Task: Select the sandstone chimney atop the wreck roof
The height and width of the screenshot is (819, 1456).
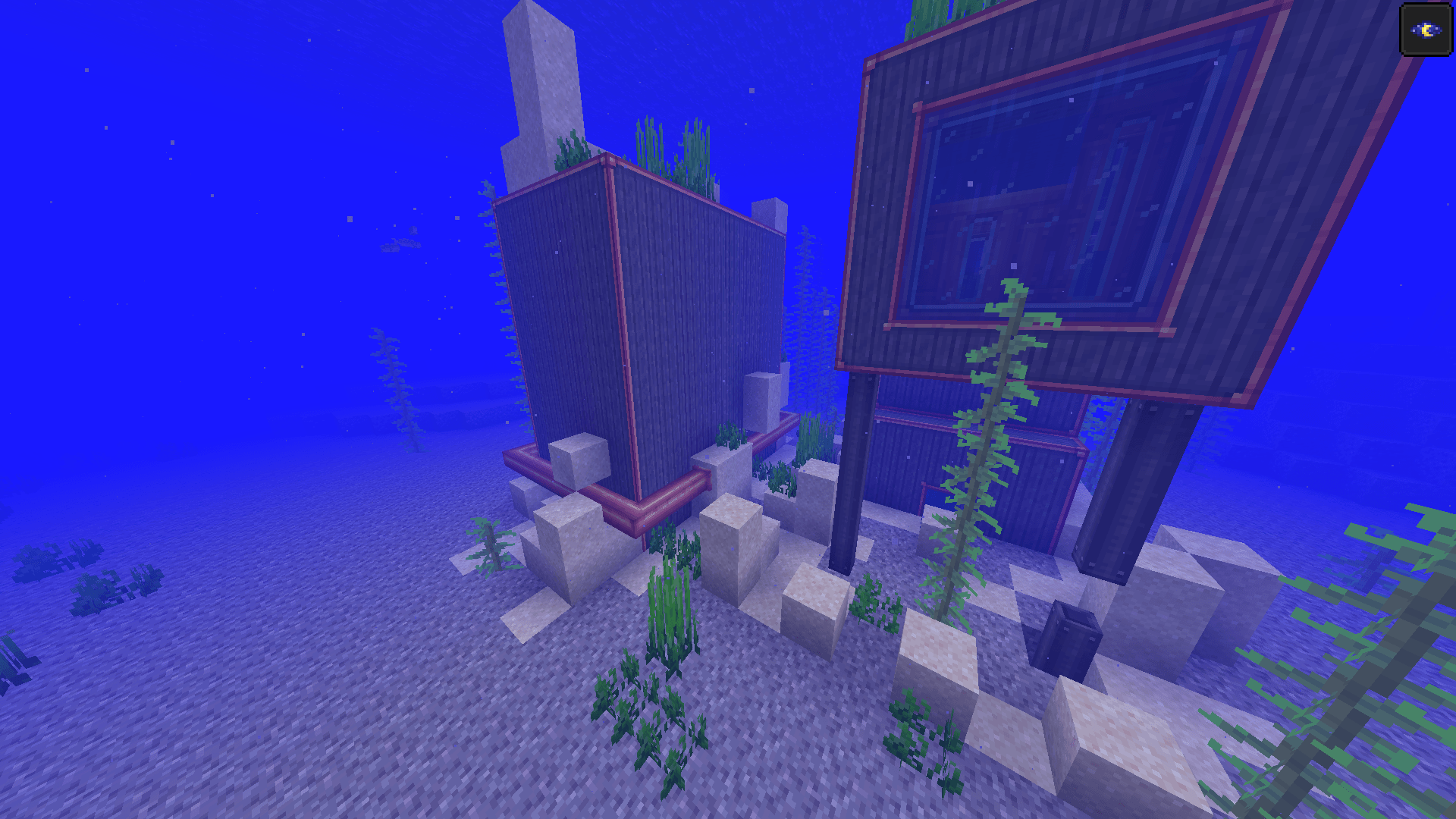Action: click(x=770, y=212)
